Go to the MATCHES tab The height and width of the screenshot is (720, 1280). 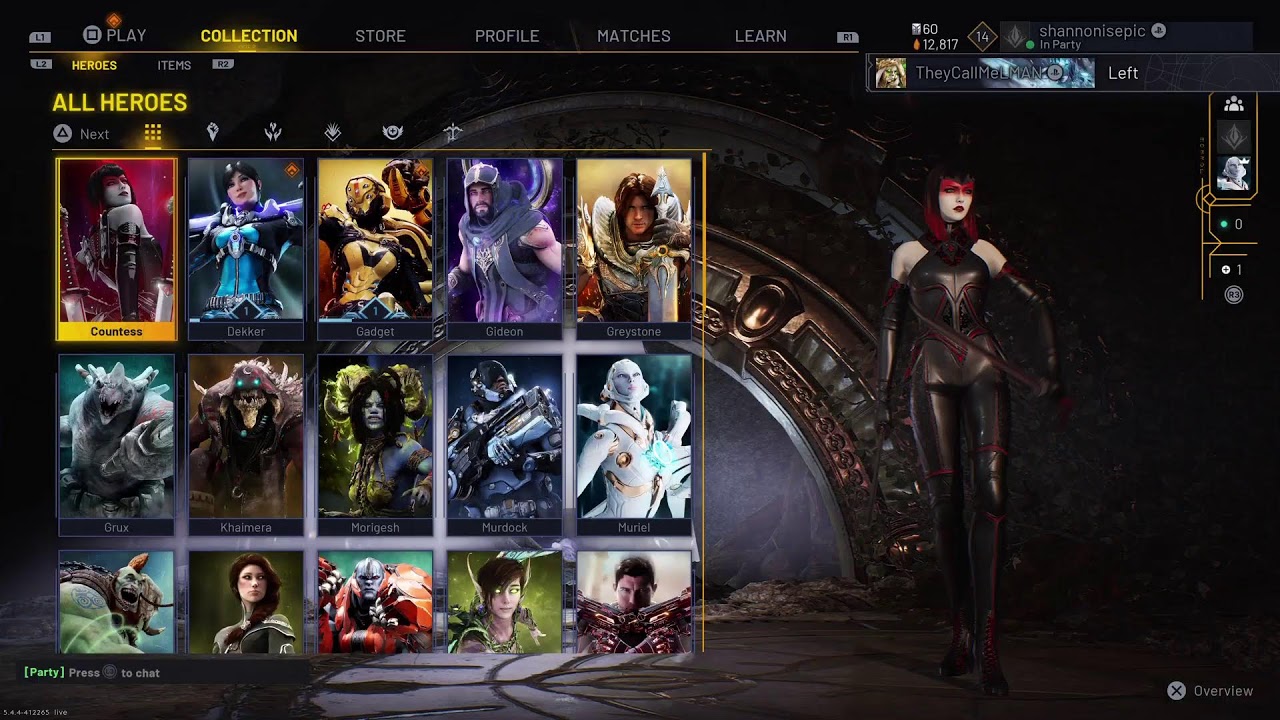[633, 36]
